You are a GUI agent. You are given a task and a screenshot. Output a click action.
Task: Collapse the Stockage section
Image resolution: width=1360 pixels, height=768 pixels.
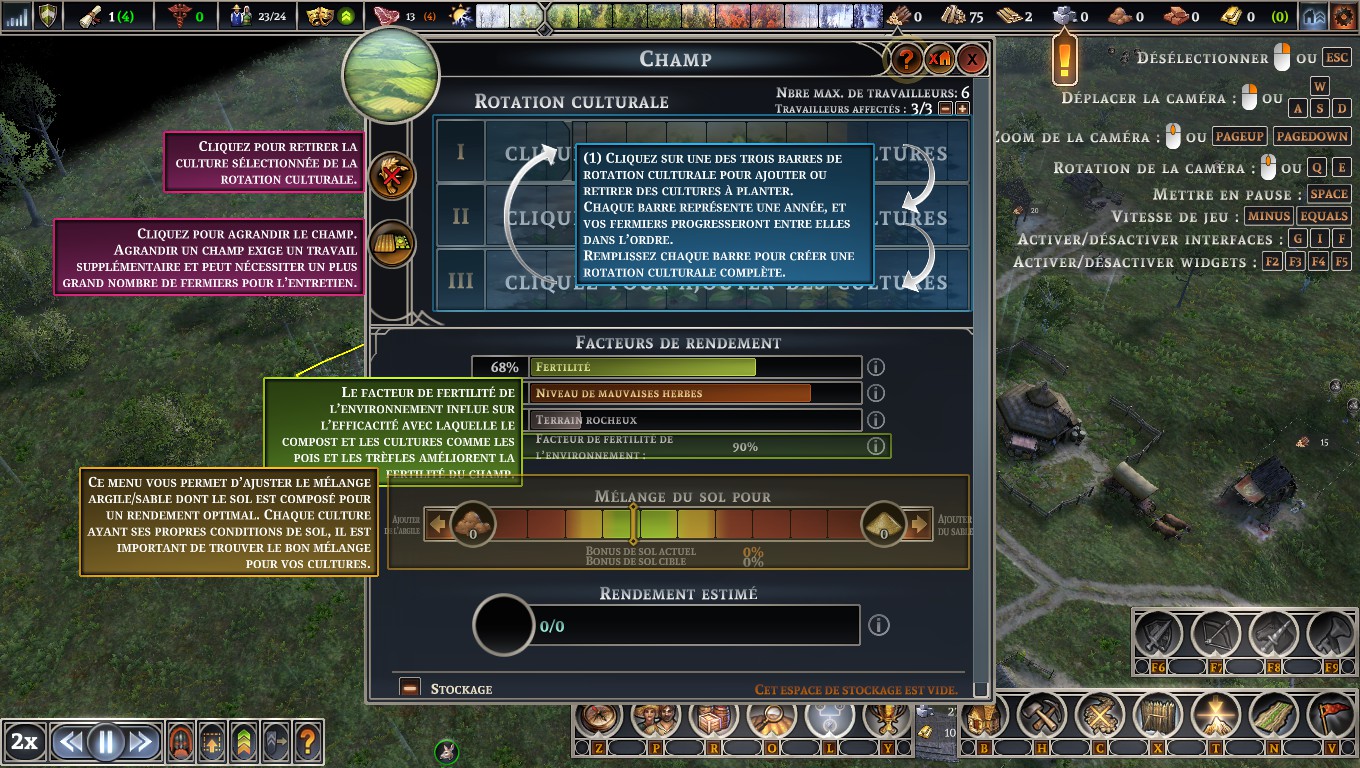[x=409, y=688]
